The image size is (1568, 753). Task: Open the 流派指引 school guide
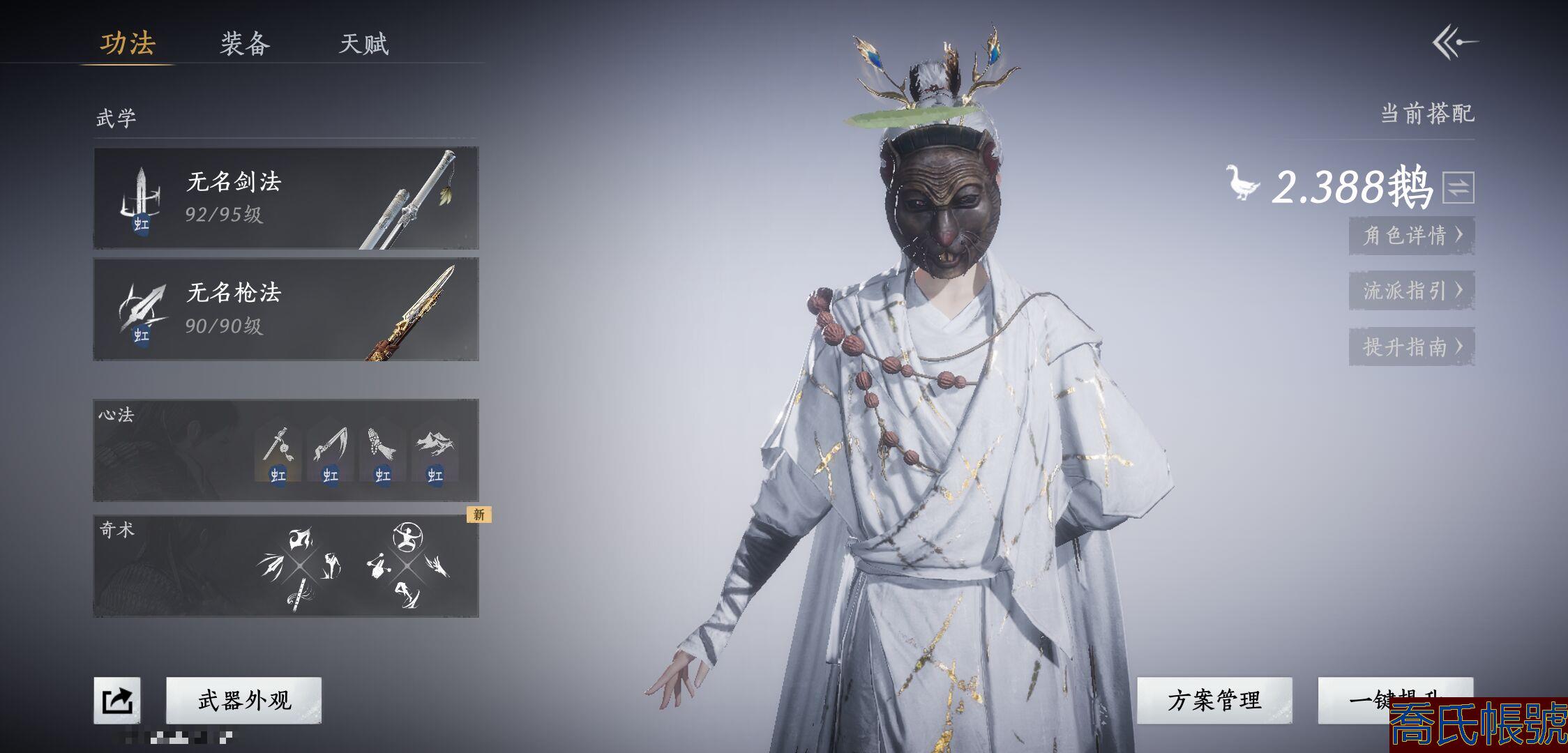pyautogui.click(x=1412, y=290)
